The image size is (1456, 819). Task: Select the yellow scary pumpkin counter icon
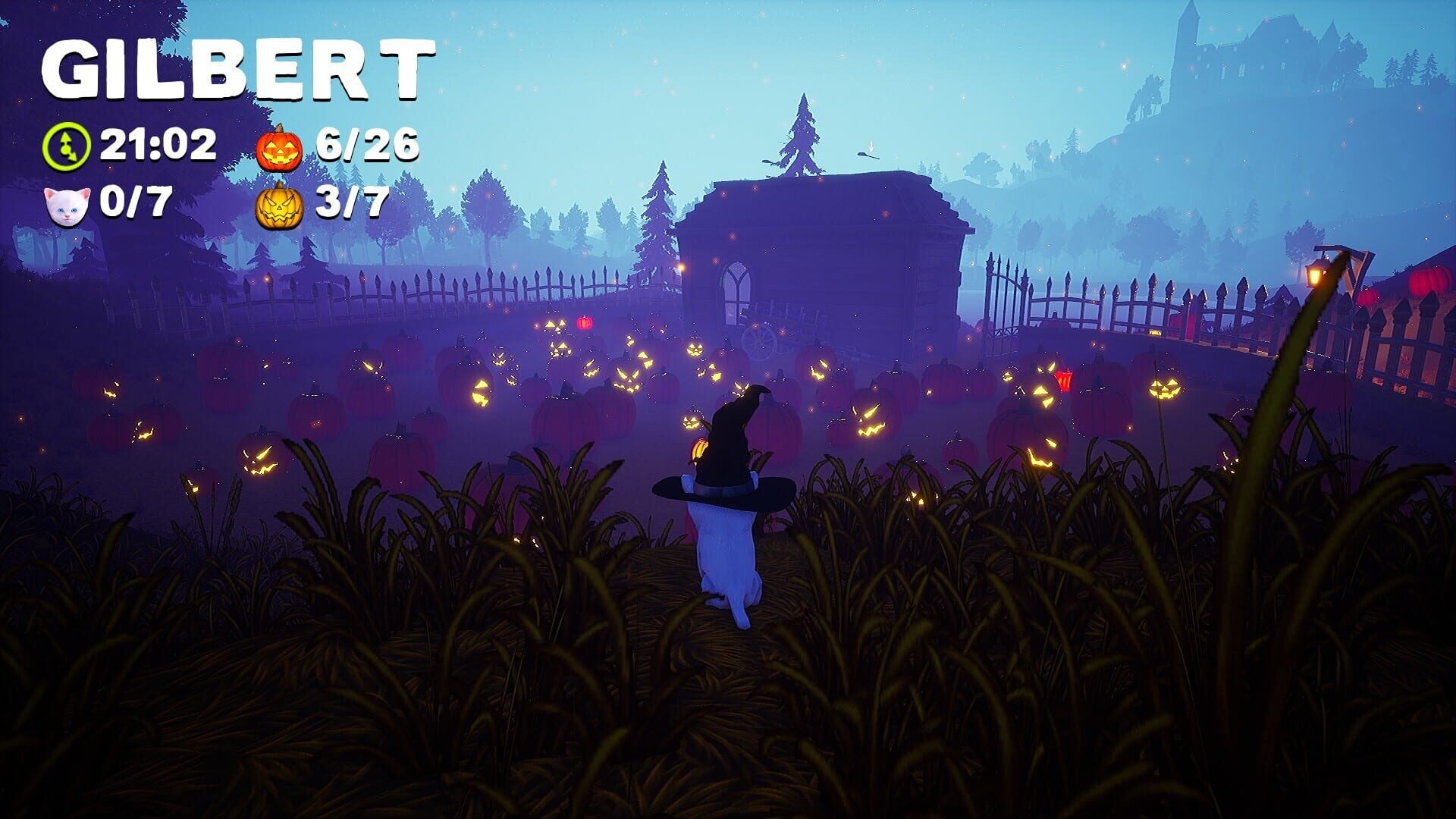point(281,203)
